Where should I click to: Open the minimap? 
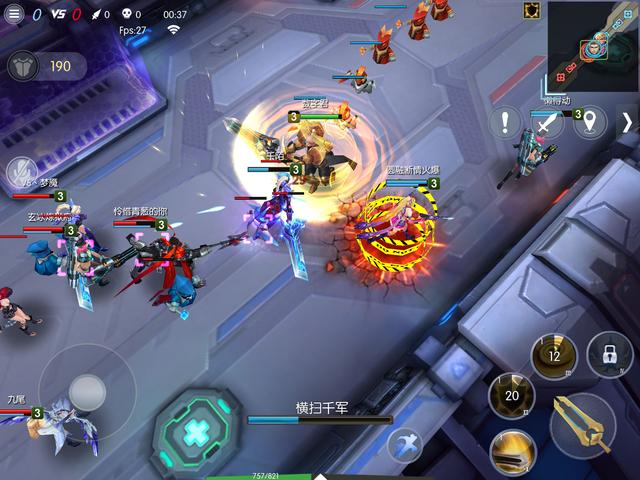[593, 45]
